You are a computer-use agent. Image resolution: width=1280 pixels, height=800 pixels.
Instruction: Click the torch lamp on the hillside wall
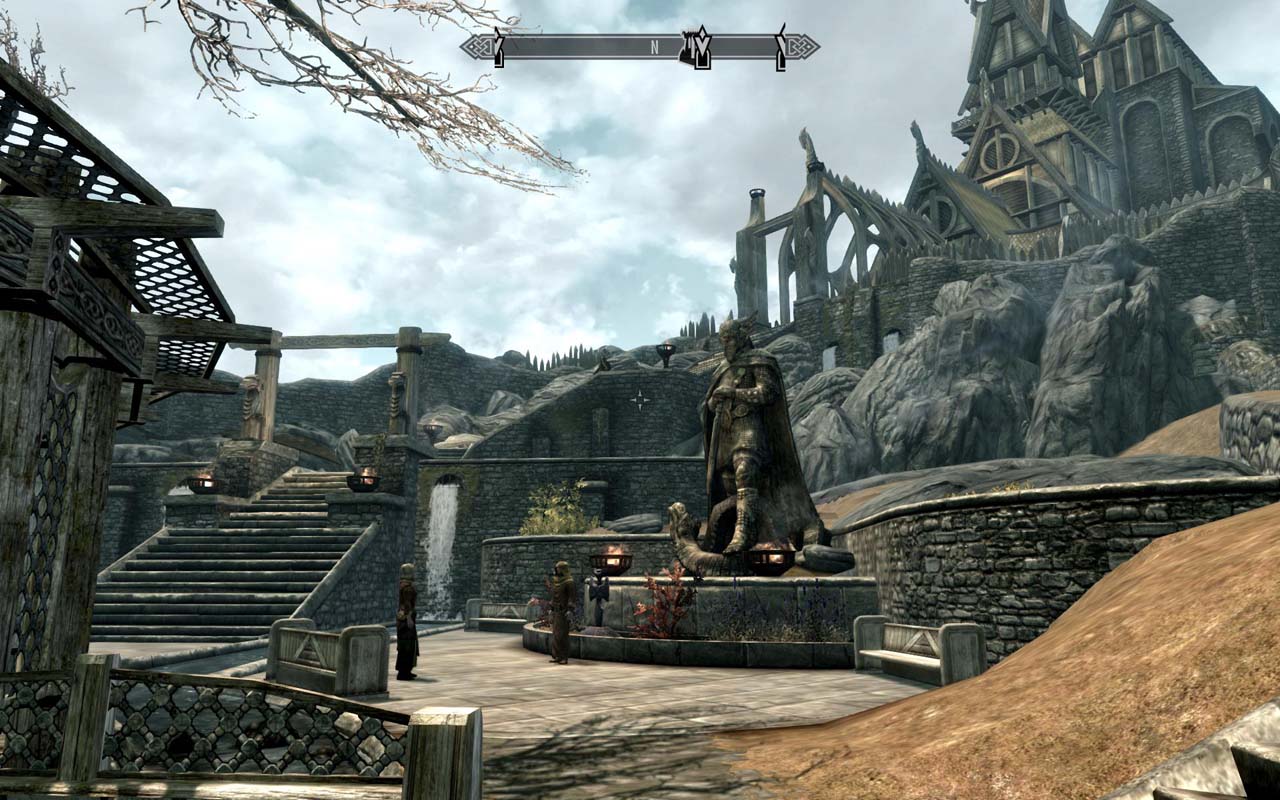[666, 349]
